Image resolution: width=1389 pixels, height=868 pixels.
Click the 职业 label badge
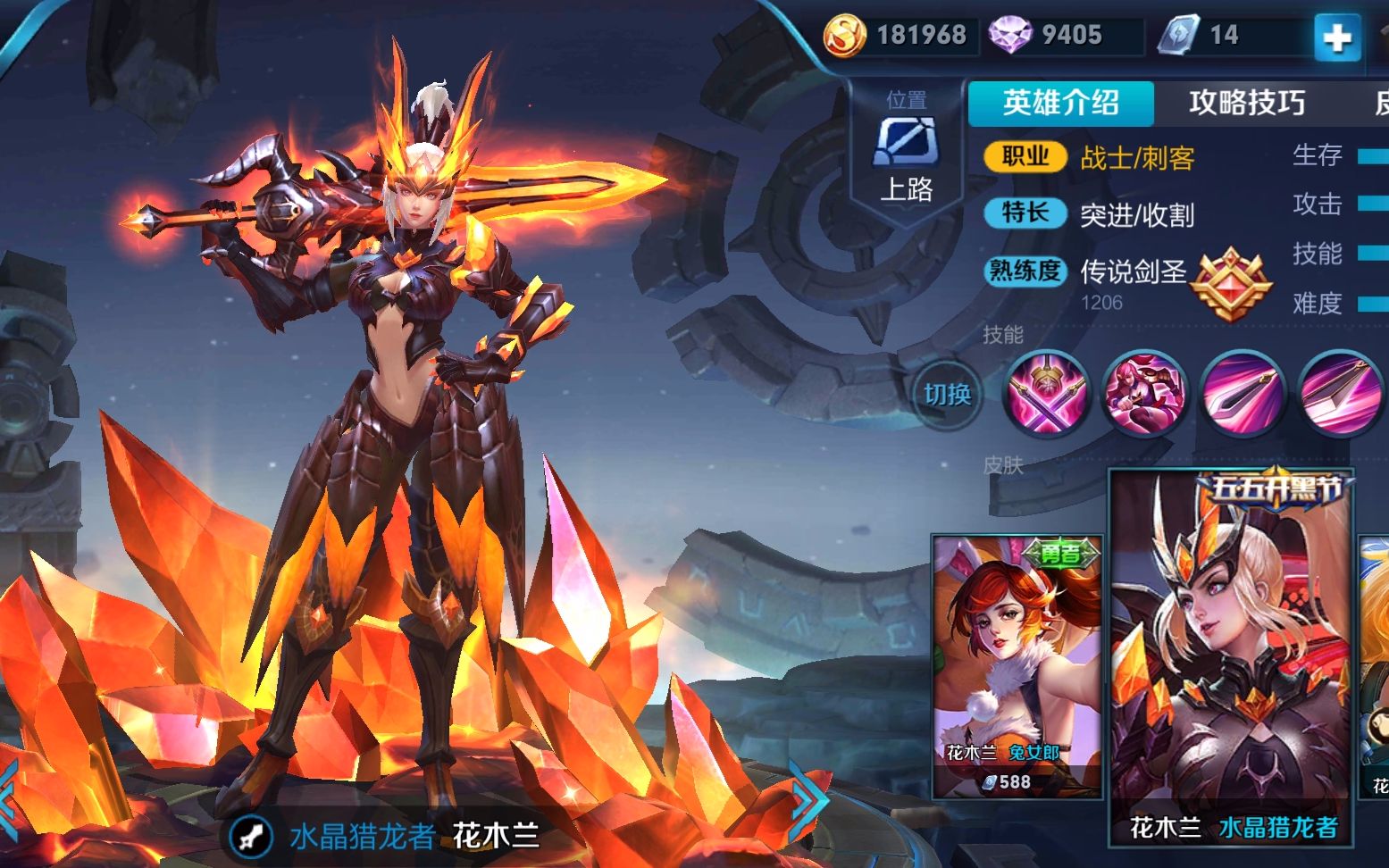pos(1024,156)
